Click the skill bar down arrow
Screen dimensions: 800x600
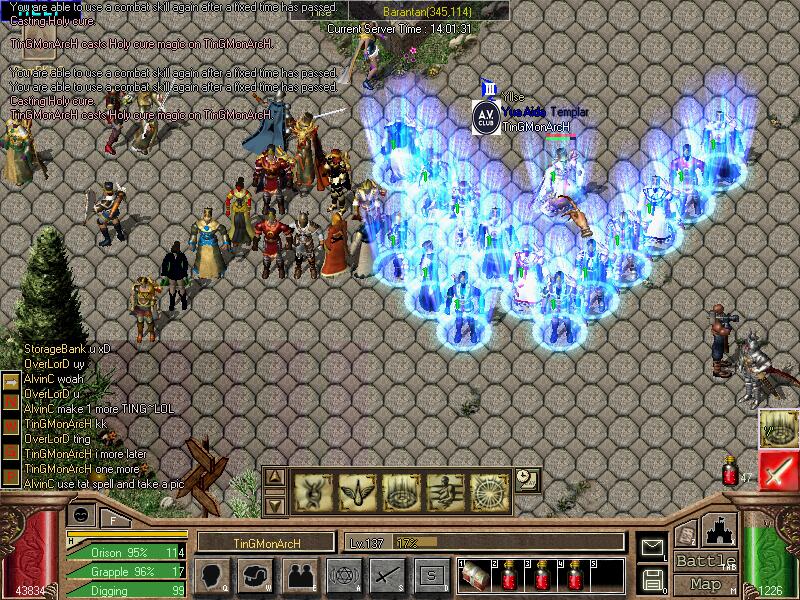pos(276,505)
